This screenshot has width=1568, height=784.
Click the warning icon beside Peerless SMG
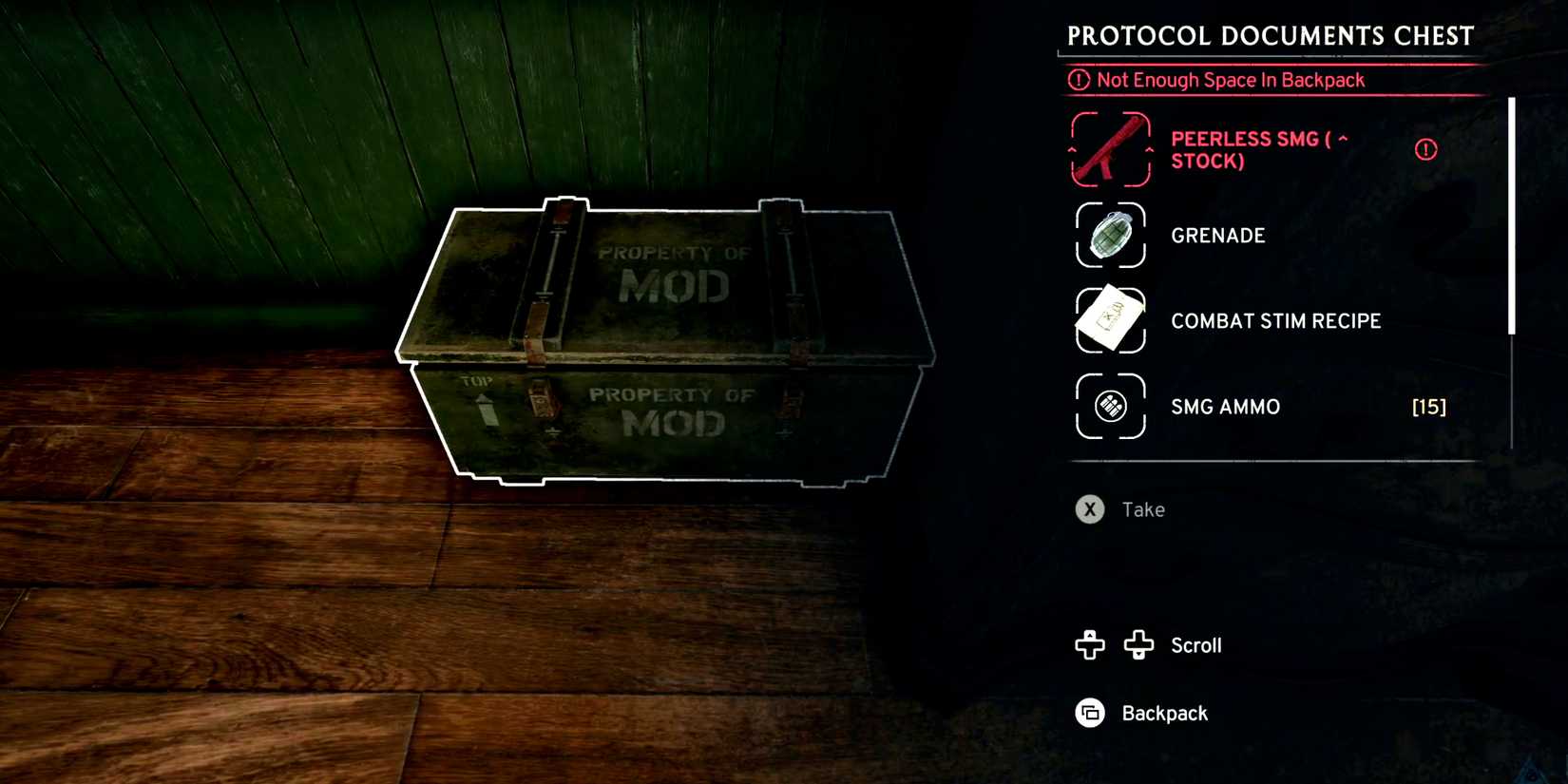(x=1425, y=148)
